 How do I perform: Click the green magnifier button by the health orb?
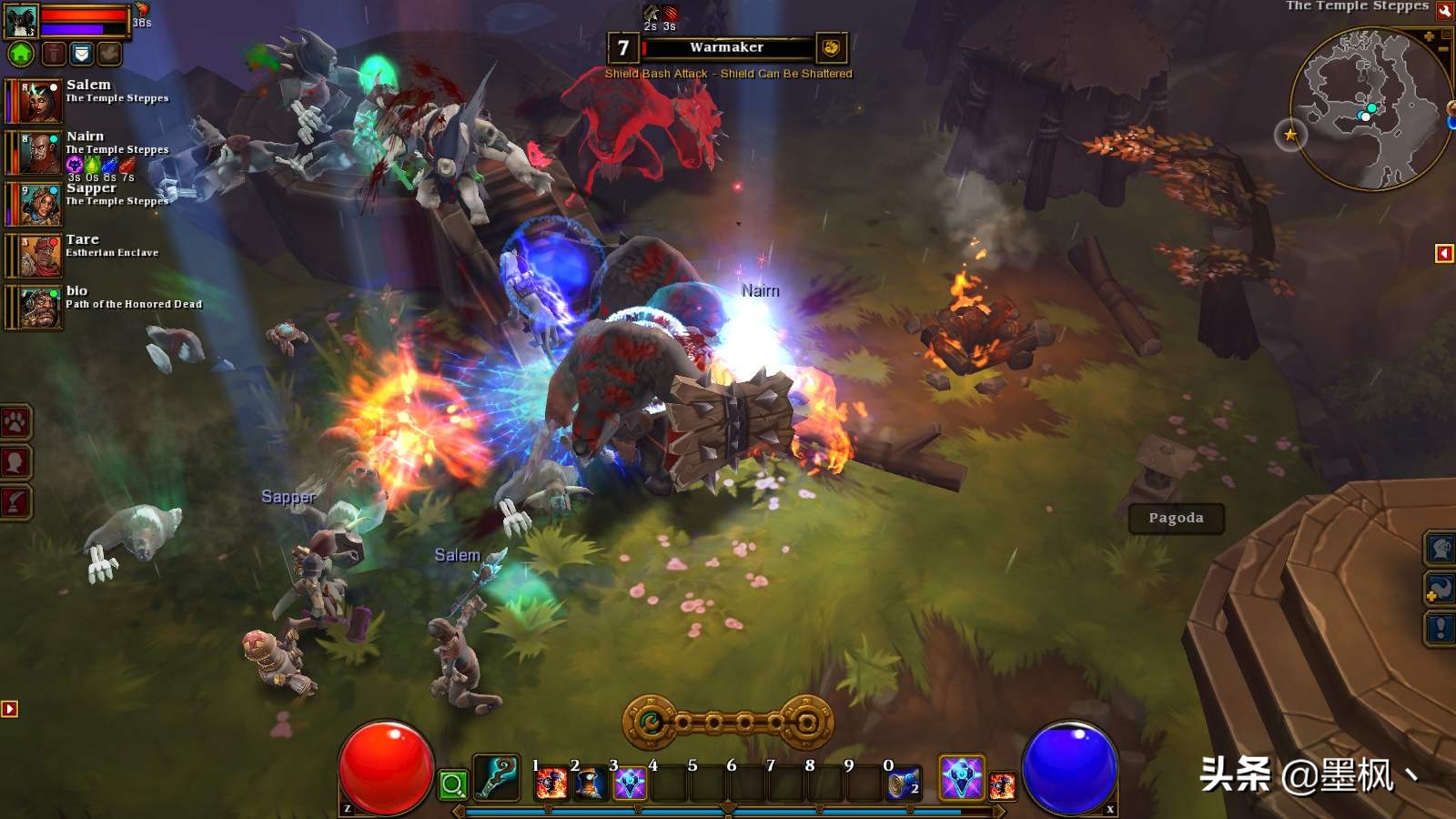453,784
